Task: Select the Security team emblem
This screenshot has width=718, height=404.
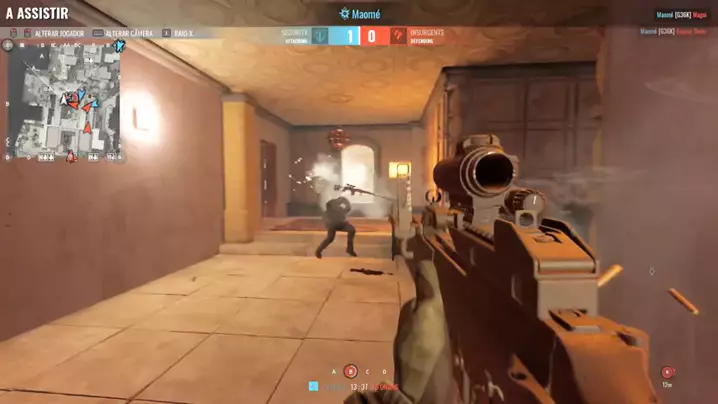Action: click(x=320, y=36)
